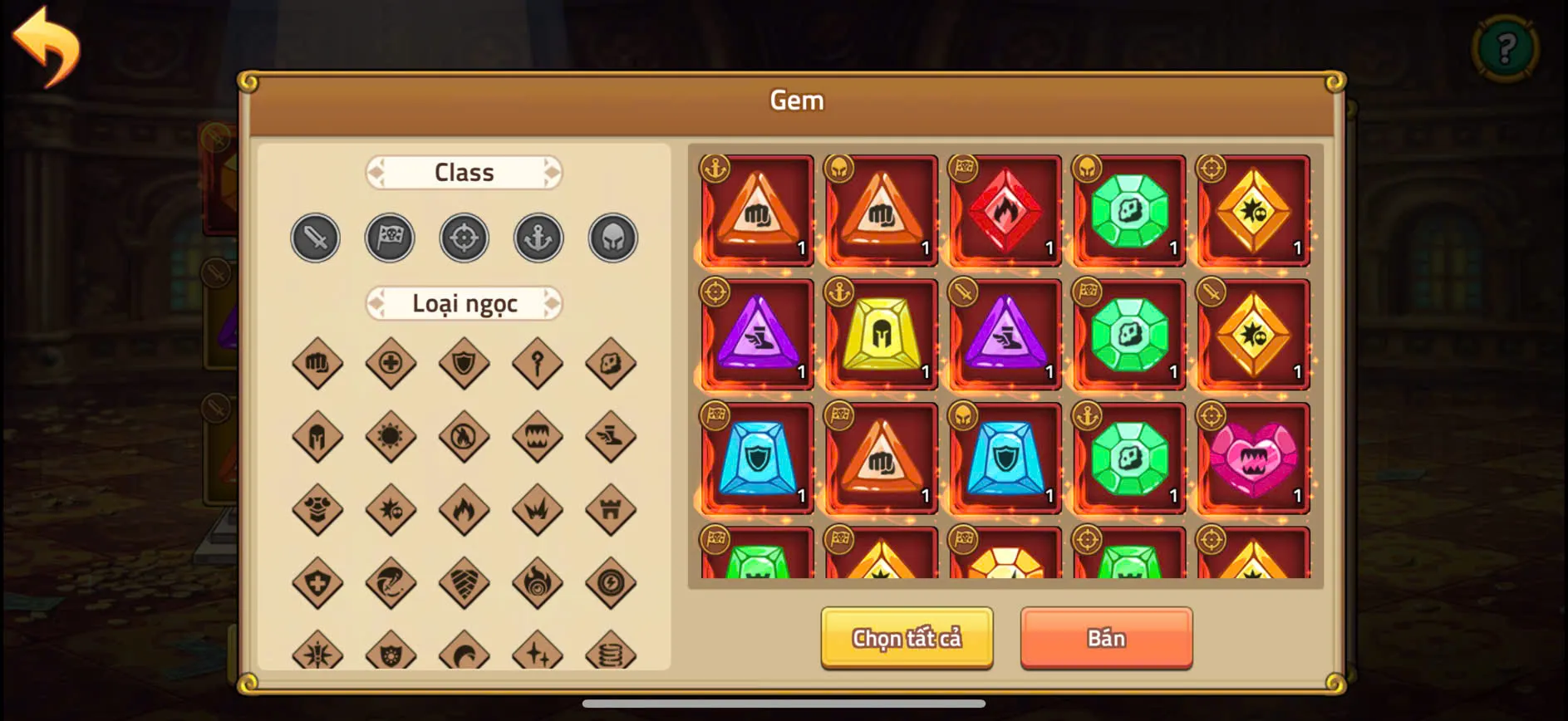The image size is (1568, 721).
Task: Expand the Loại ngọc section arrow
Action: 553,303
